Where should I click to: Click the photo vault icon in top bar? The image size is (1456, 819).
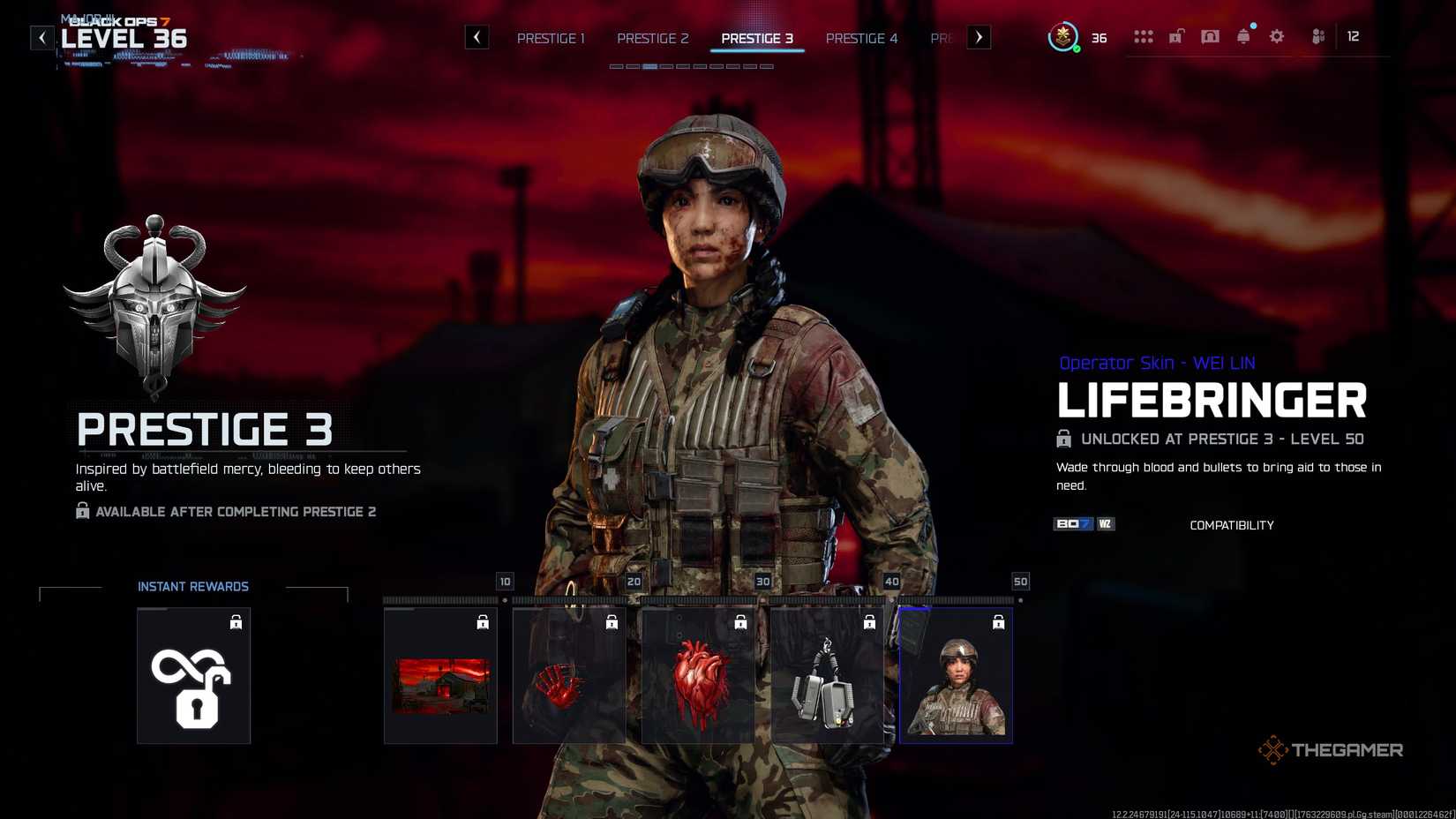pos(1210,36)
